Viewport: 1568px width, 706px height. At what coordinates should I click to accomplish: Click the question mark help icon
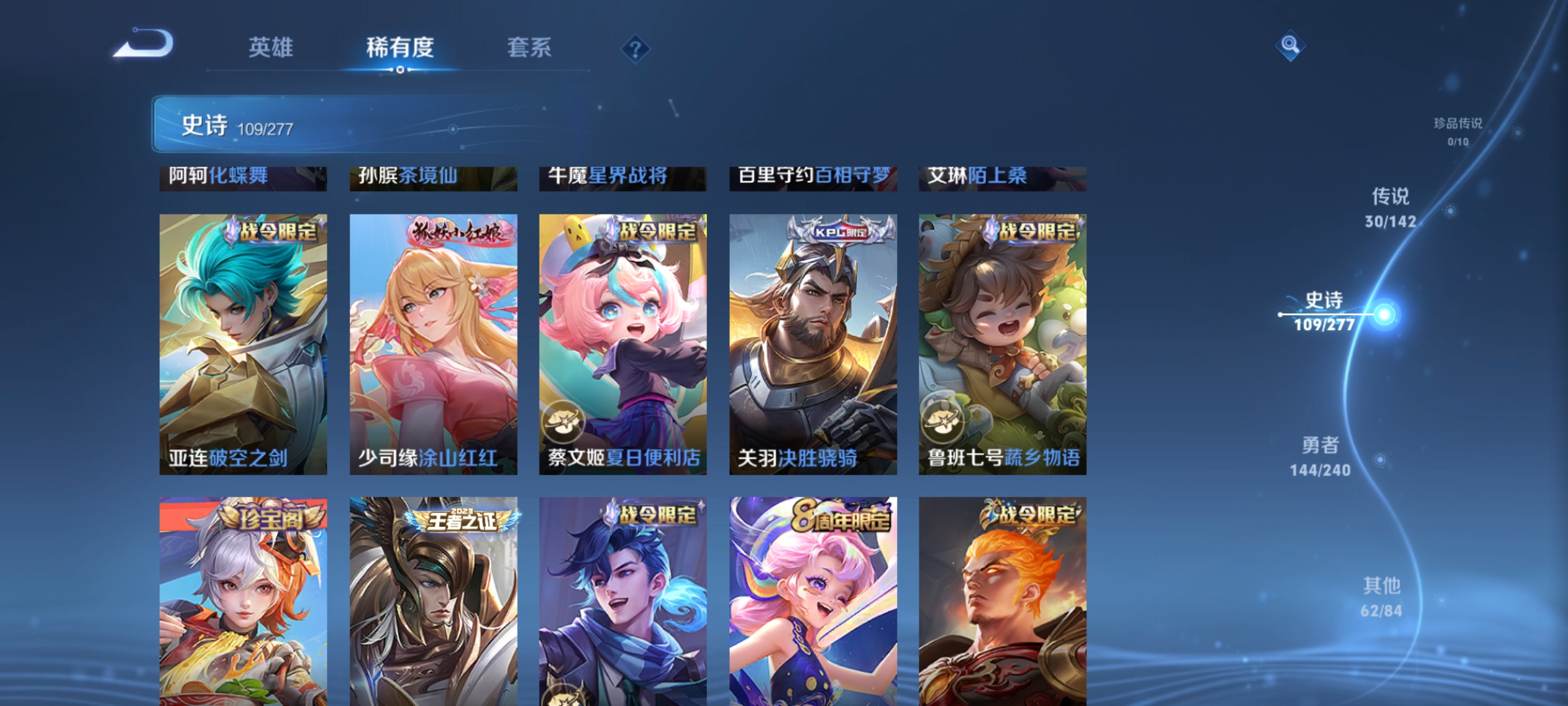click(x=637, y=49)
